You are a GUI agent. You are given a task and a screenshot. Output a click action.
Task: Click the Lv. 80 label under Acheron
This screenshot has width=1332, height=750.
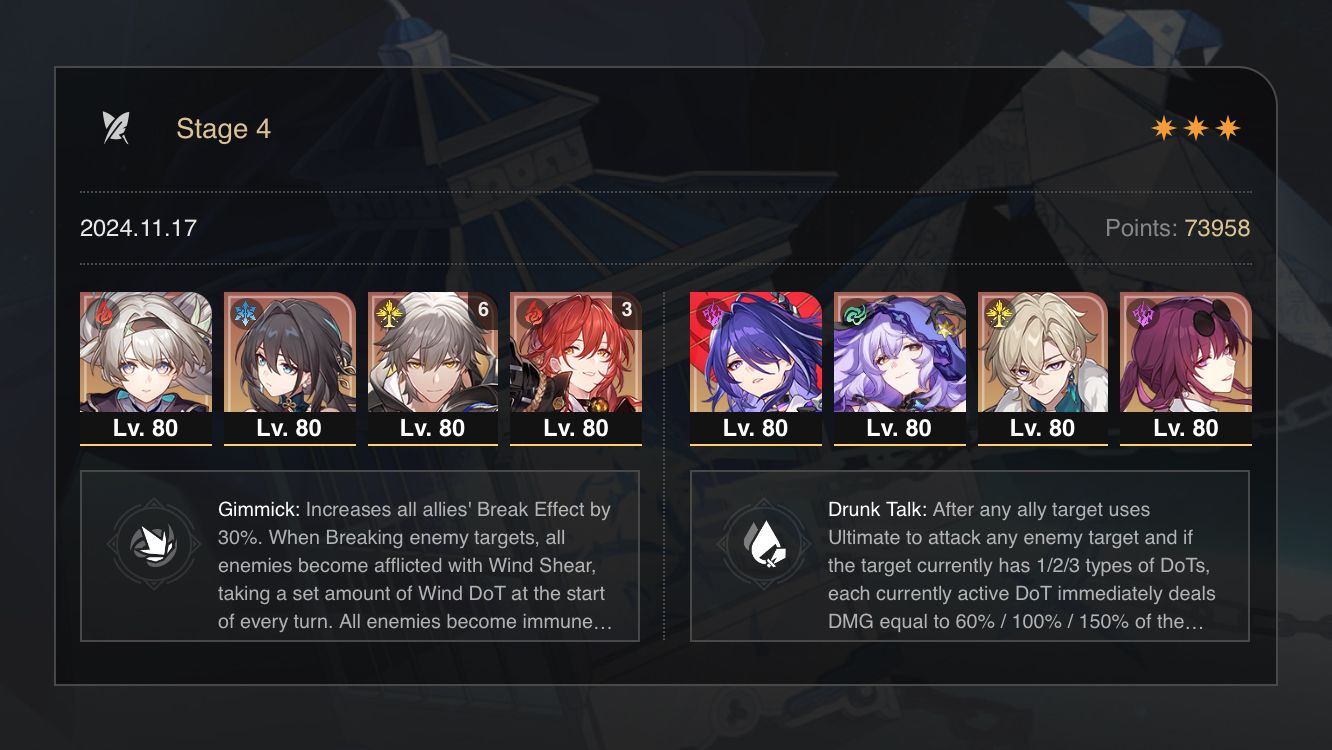(755, 428)
